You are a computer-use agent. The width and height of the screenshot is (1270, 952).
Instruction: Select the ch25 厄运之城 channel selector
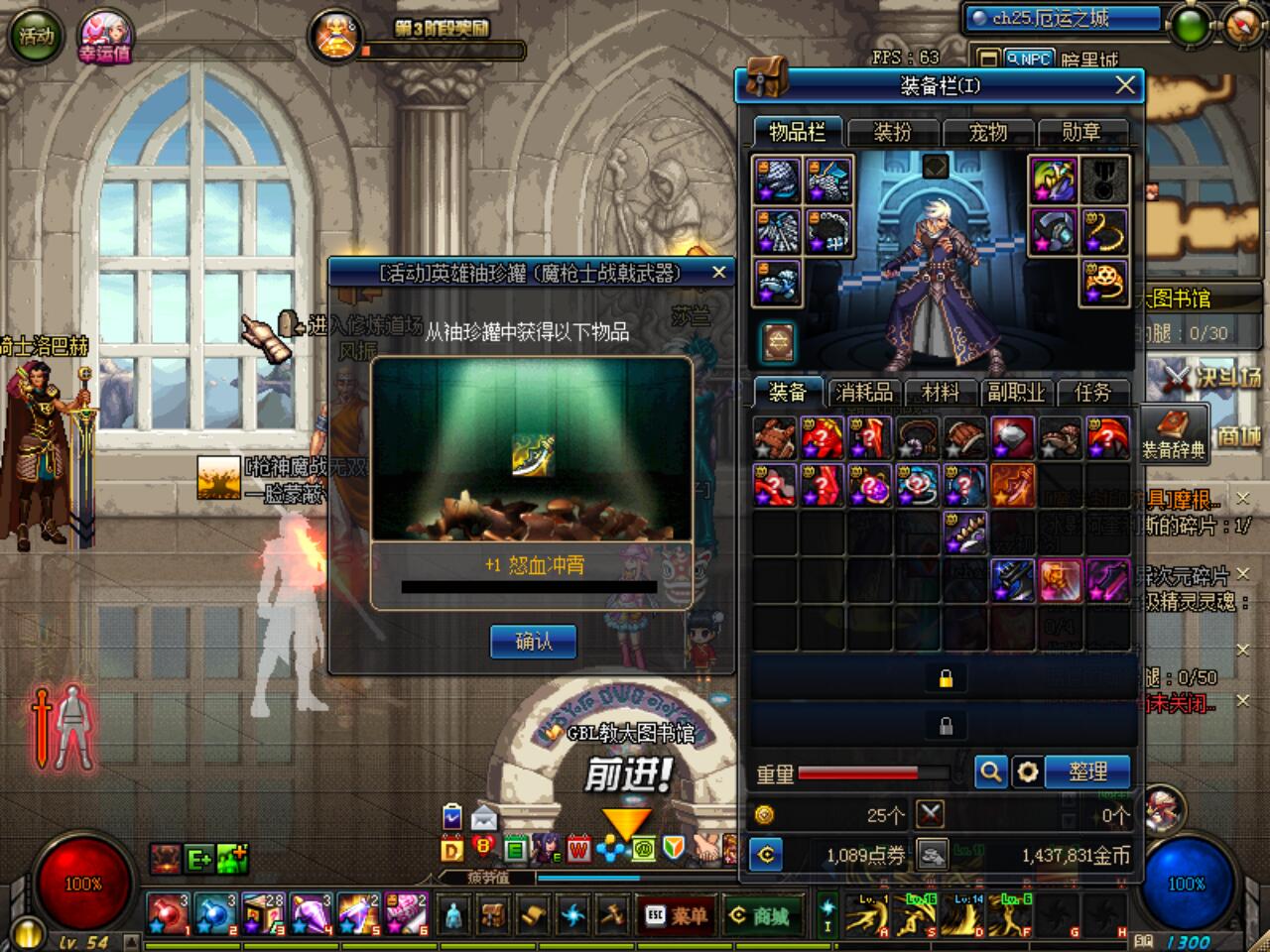click(x=1062, y=19)
